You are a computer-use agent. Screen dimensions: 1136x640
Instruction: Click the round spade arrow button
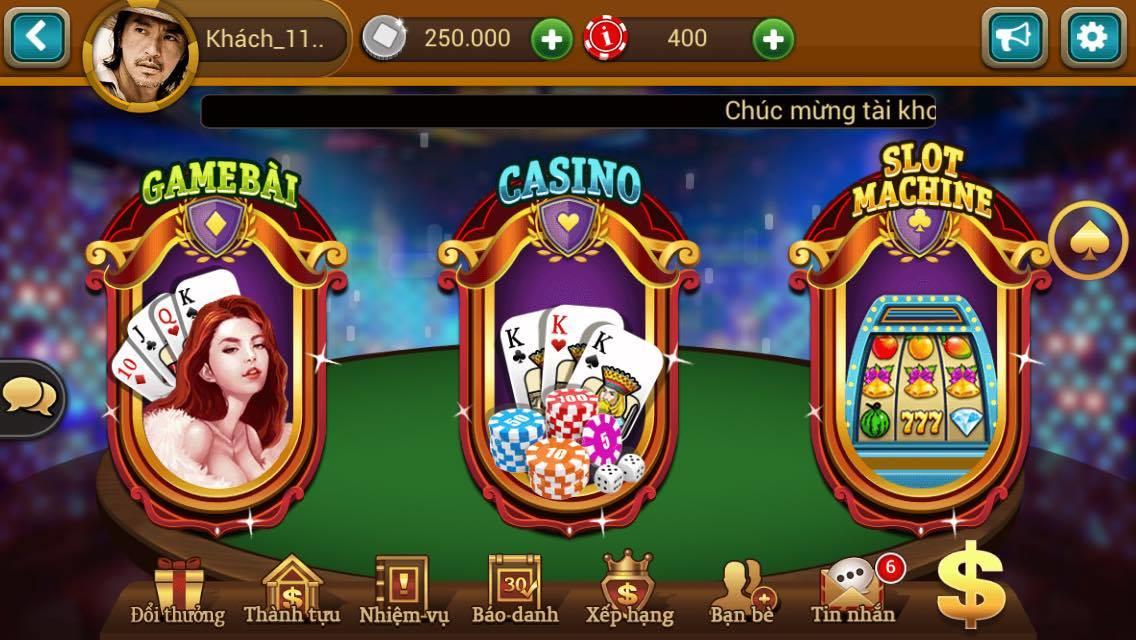(x=1088, y=241)
